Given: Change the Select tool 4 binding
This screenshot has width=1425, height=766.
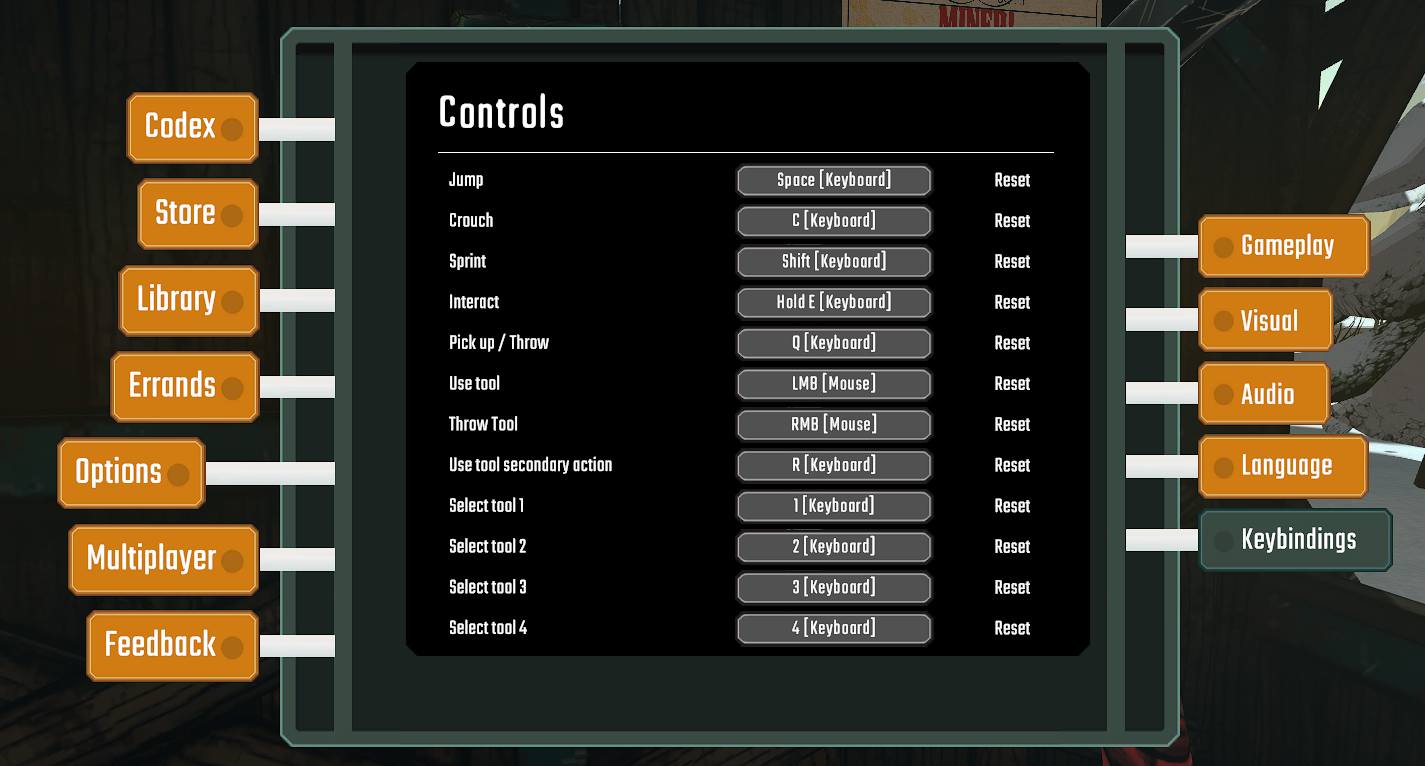Looking at the screenshot, I should [x=834, y=628].
